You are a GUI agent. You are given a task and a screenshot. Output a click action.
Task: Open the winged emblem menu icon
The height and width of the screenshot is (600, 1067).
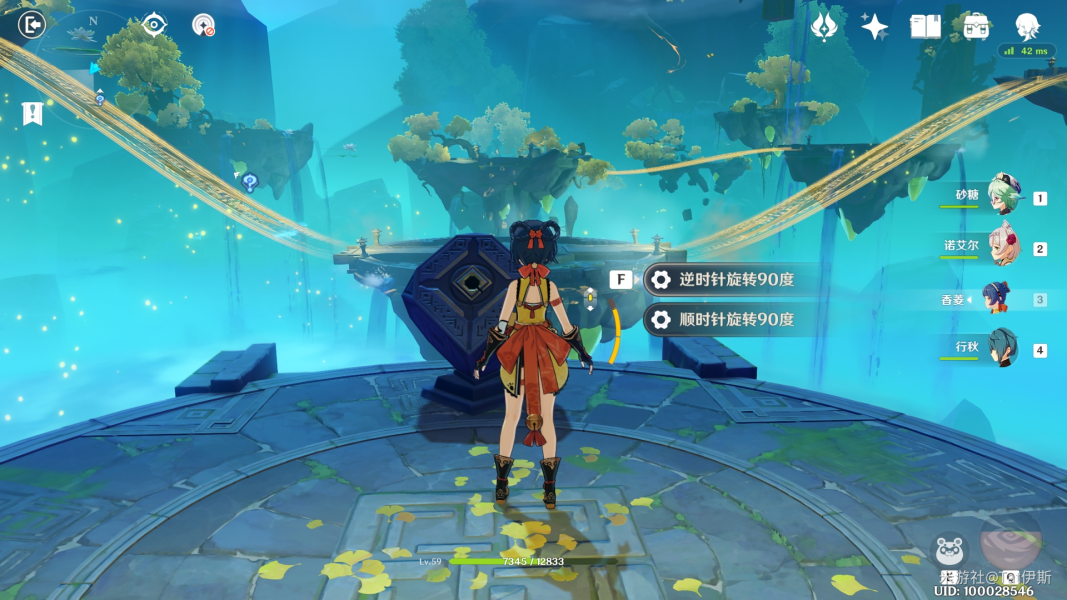pyautogui.click(x=825, y=26)
